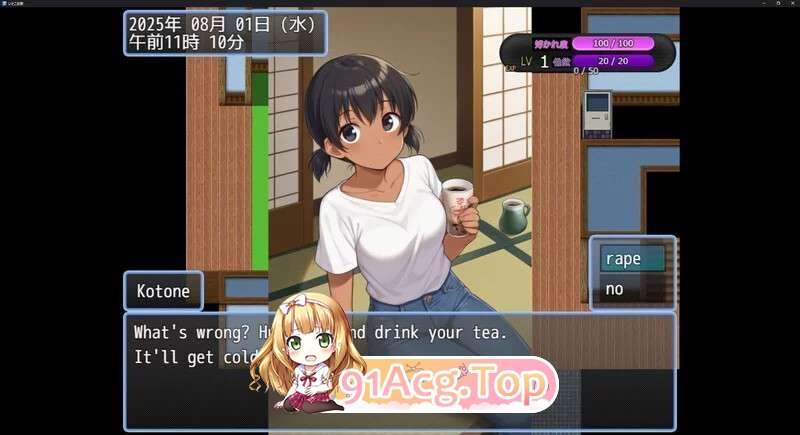The image size is (800, 435).
Task: Close the game window
Action: pyautogui.click(x=791, y=3)
